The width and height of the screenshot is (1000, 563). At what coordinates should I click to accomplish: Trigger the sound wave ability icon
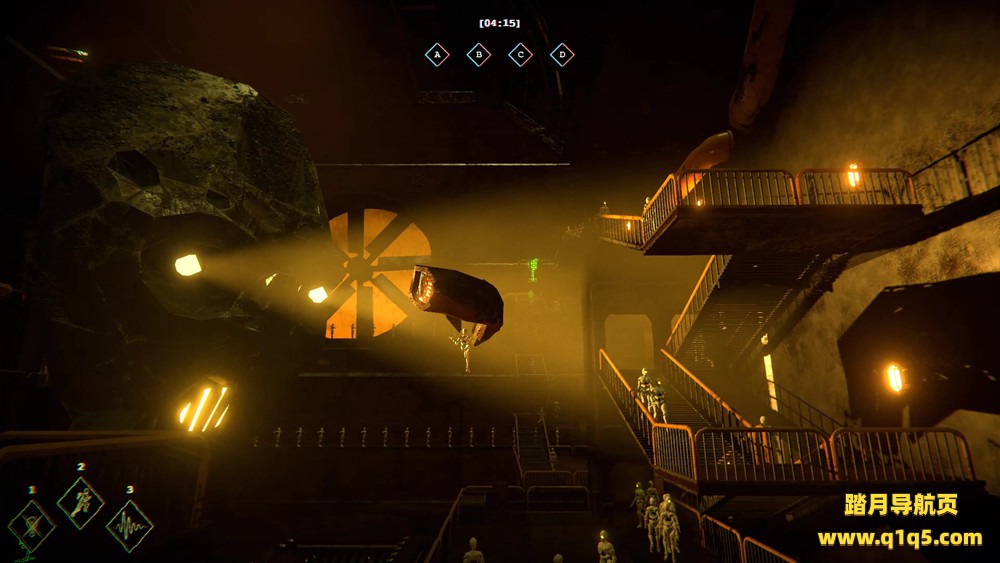[130, 526]
